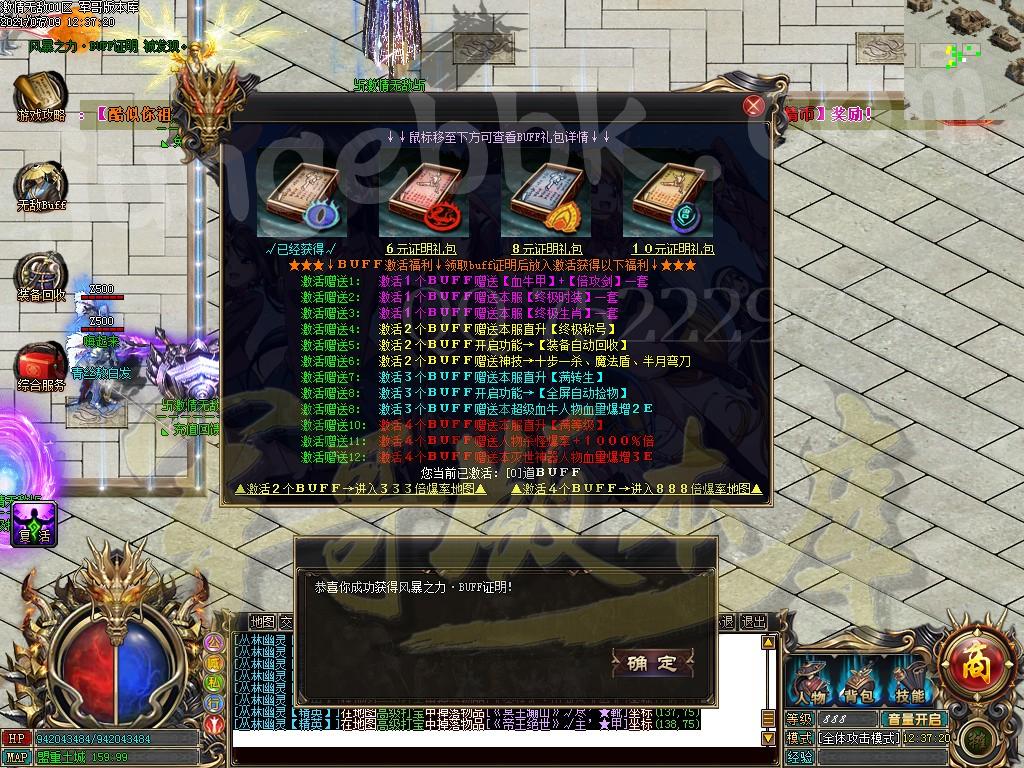
Task: Toggle the 音量开启 volume button
Action: click(x=913, y=719)
